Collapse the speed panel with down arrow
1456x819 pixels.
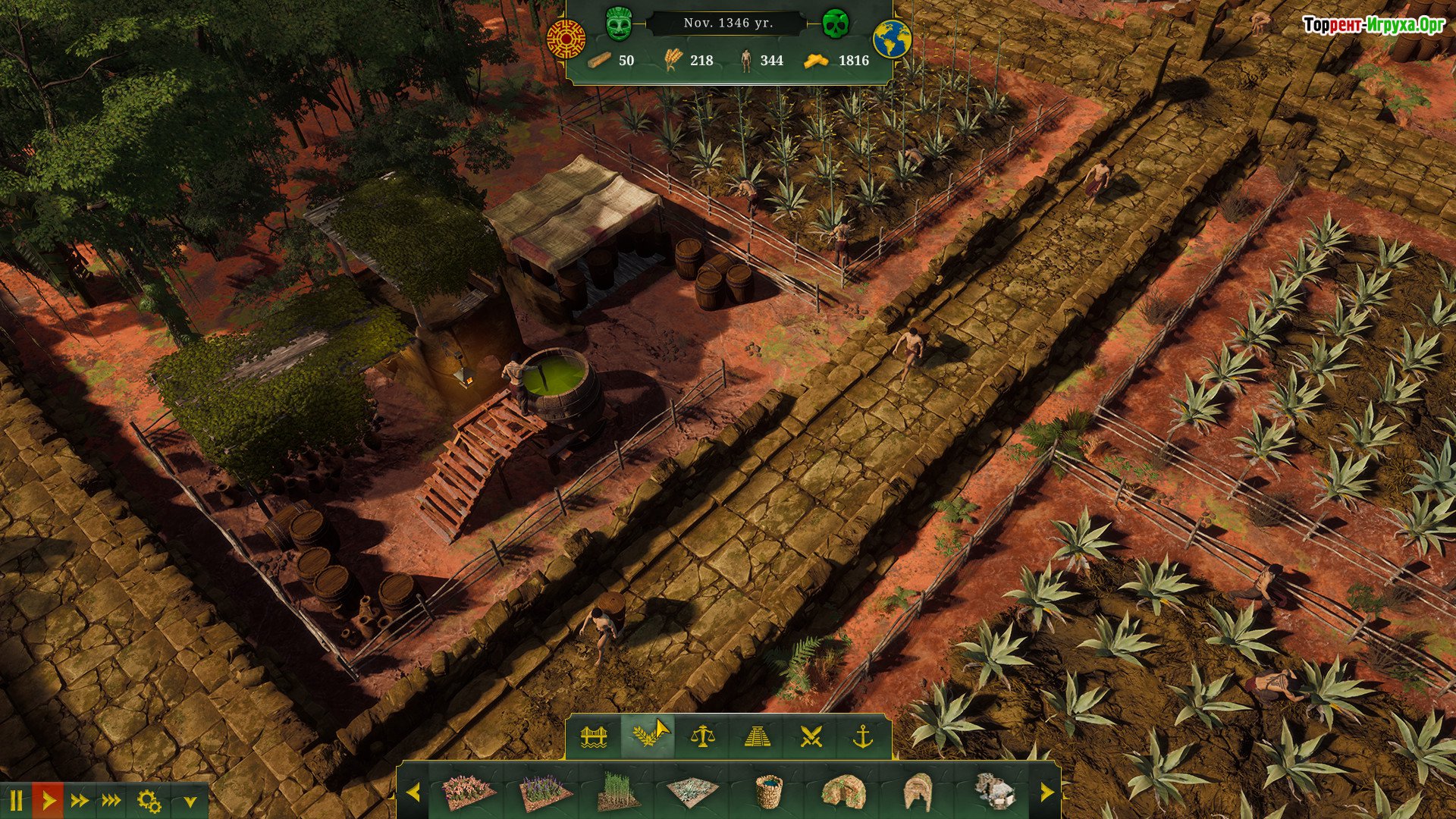(x=190, y=801)
